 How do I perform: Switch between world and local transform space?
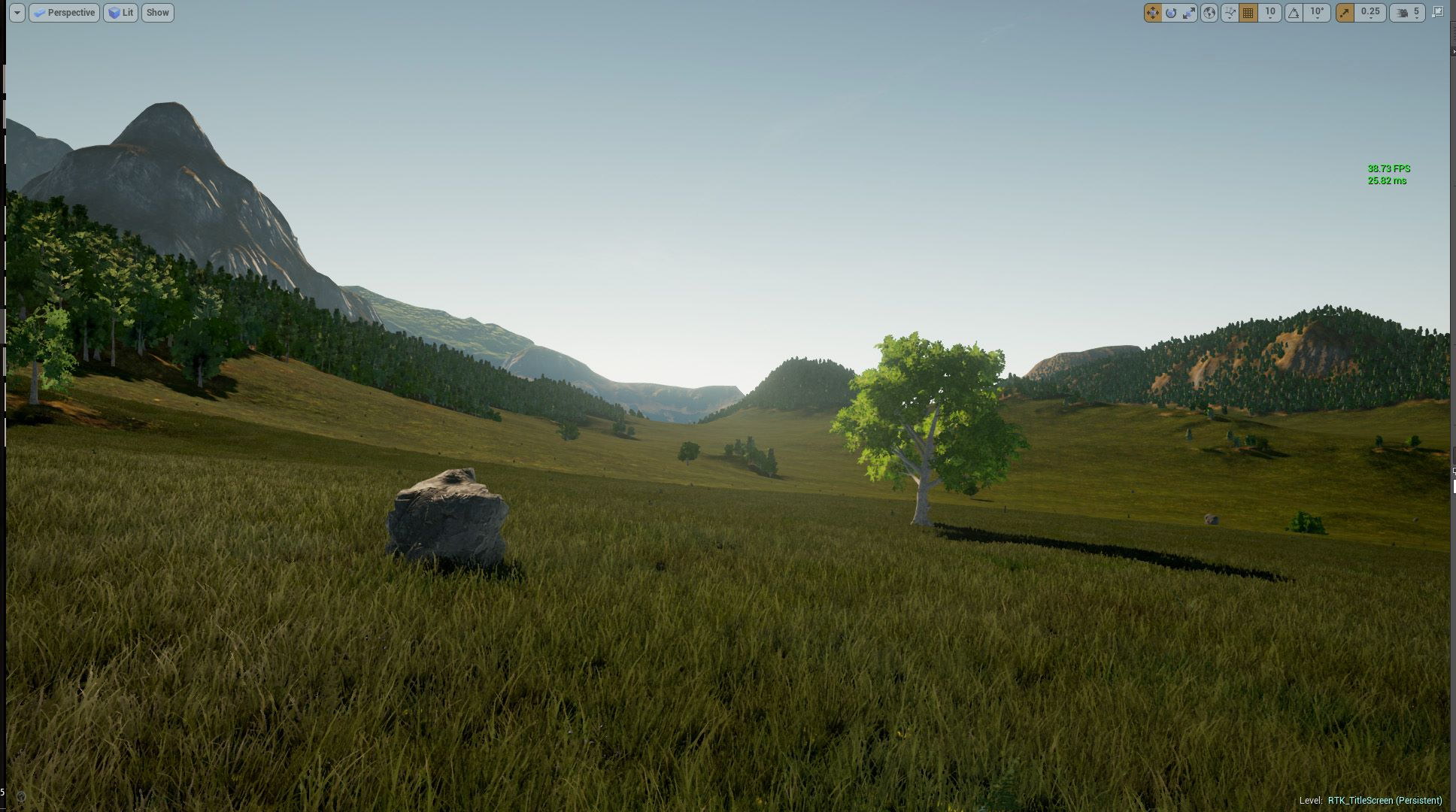(x=1211, y=13)
